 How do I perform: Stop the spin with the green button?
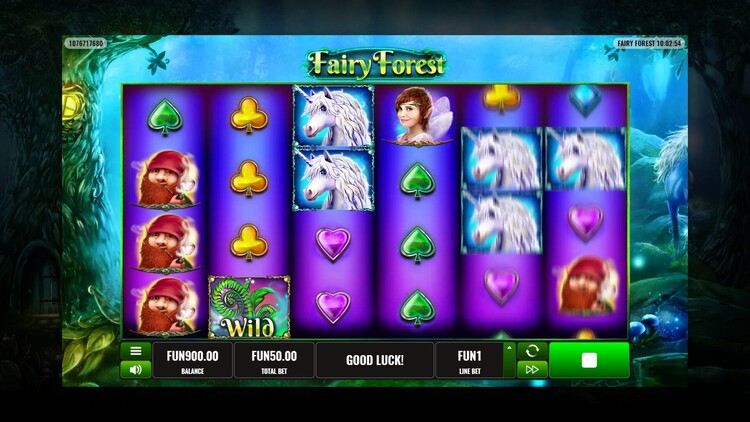588,360
